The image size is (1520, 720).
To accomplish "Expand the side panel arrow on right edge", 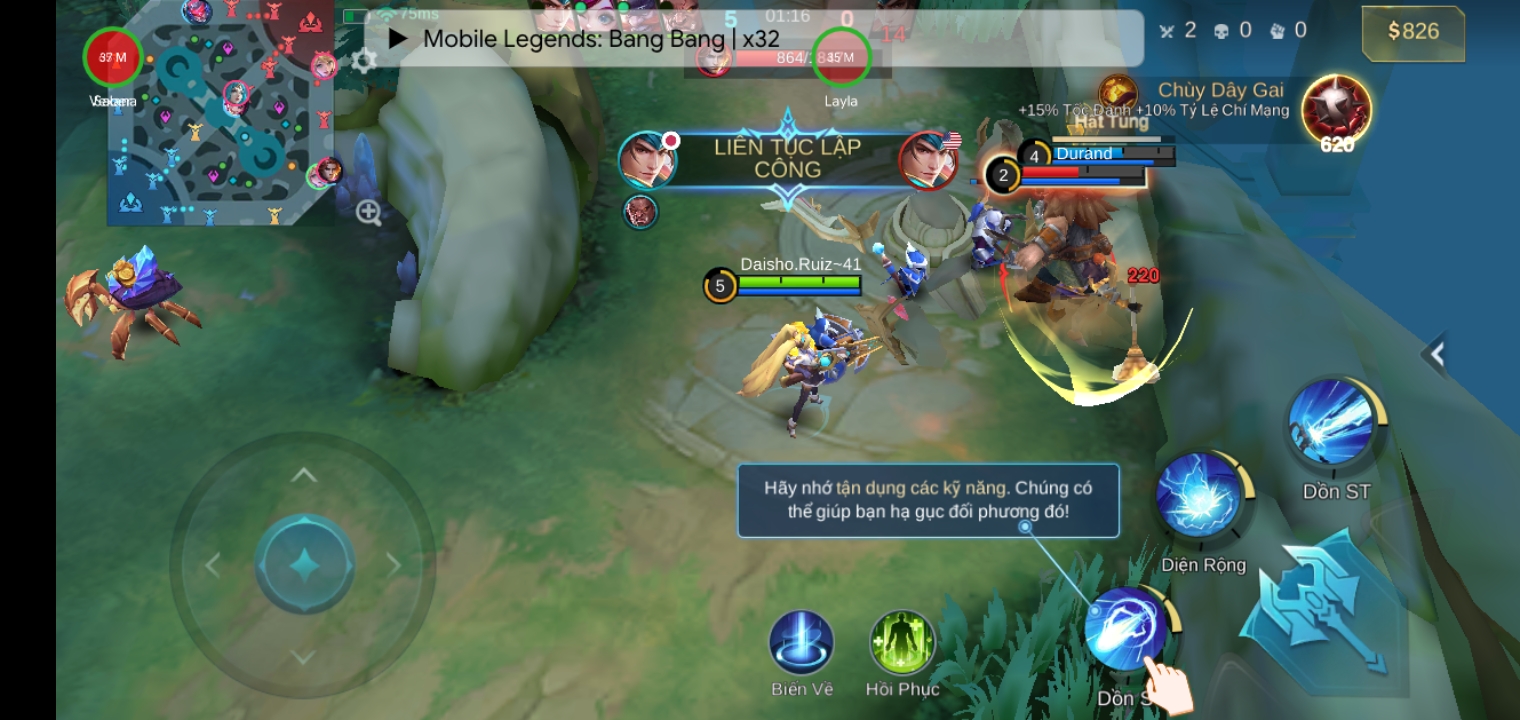I will pyautogui.click(x=1437, y=353).
